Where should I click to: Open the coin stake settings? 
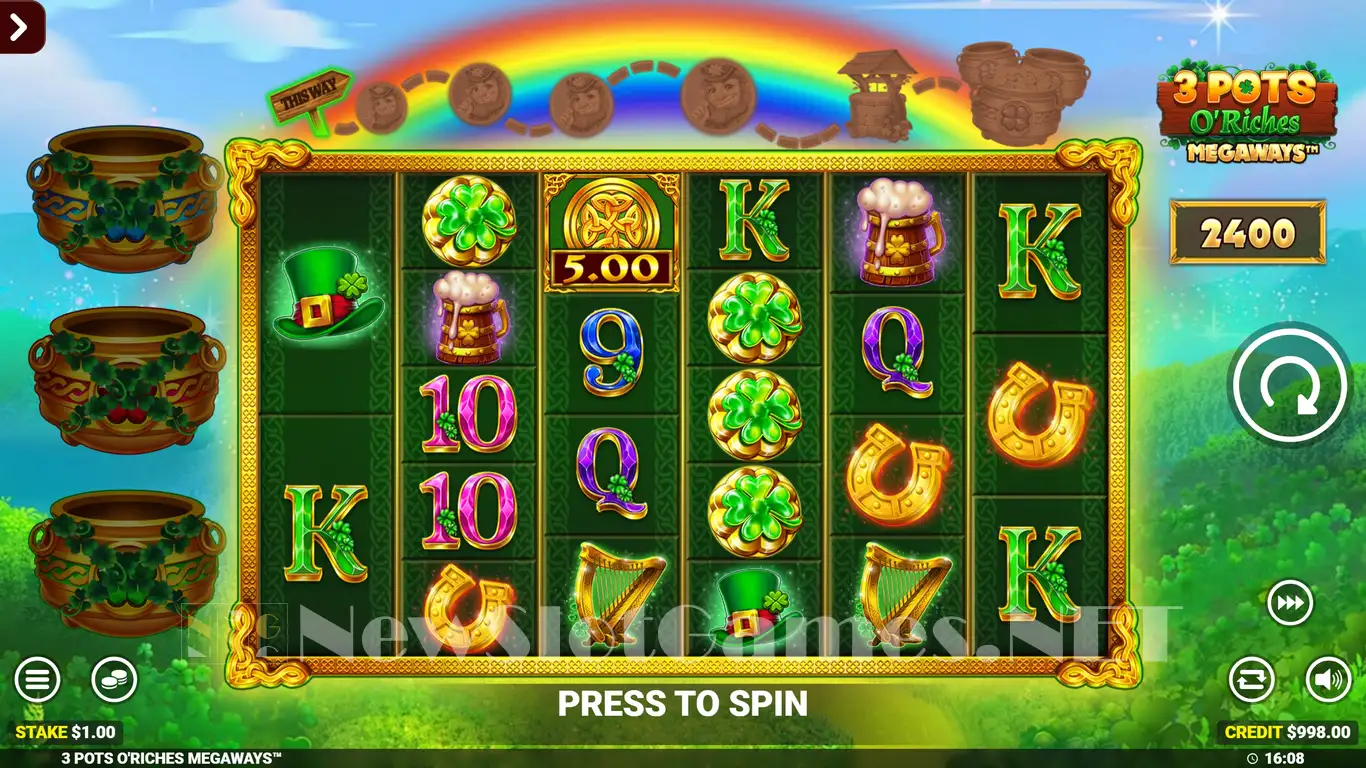[x=114, y=681]
